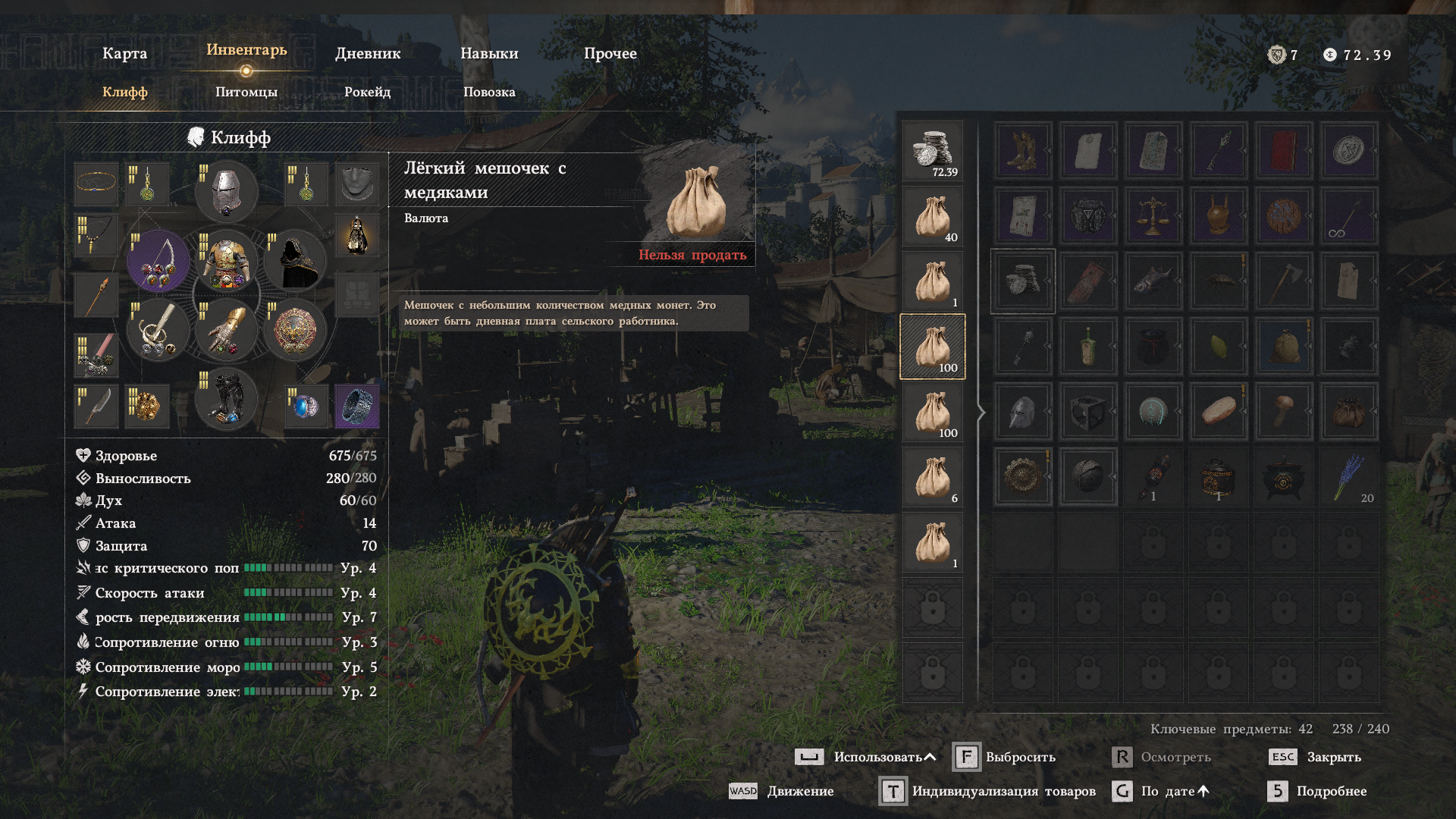The image size is (1456, 819).
Task: Select the red book item
Action: [x=1283, y=151]
